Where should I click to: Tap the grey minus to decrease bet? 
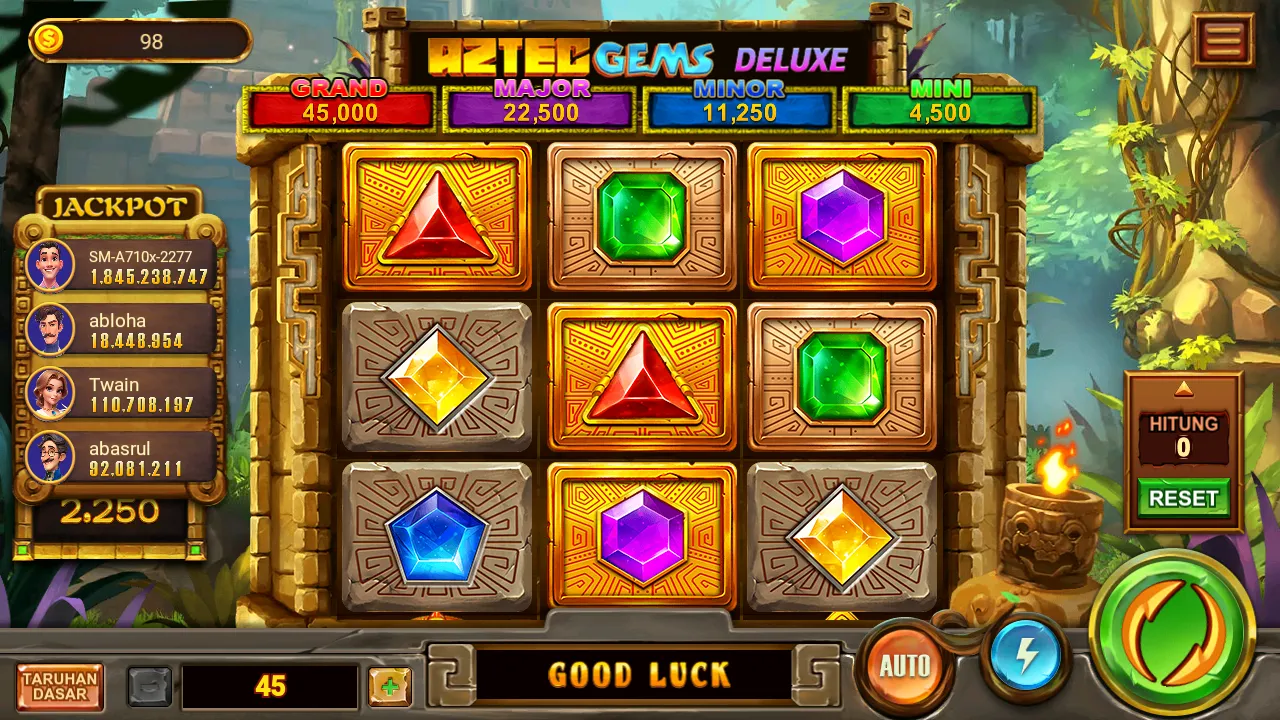148,687
